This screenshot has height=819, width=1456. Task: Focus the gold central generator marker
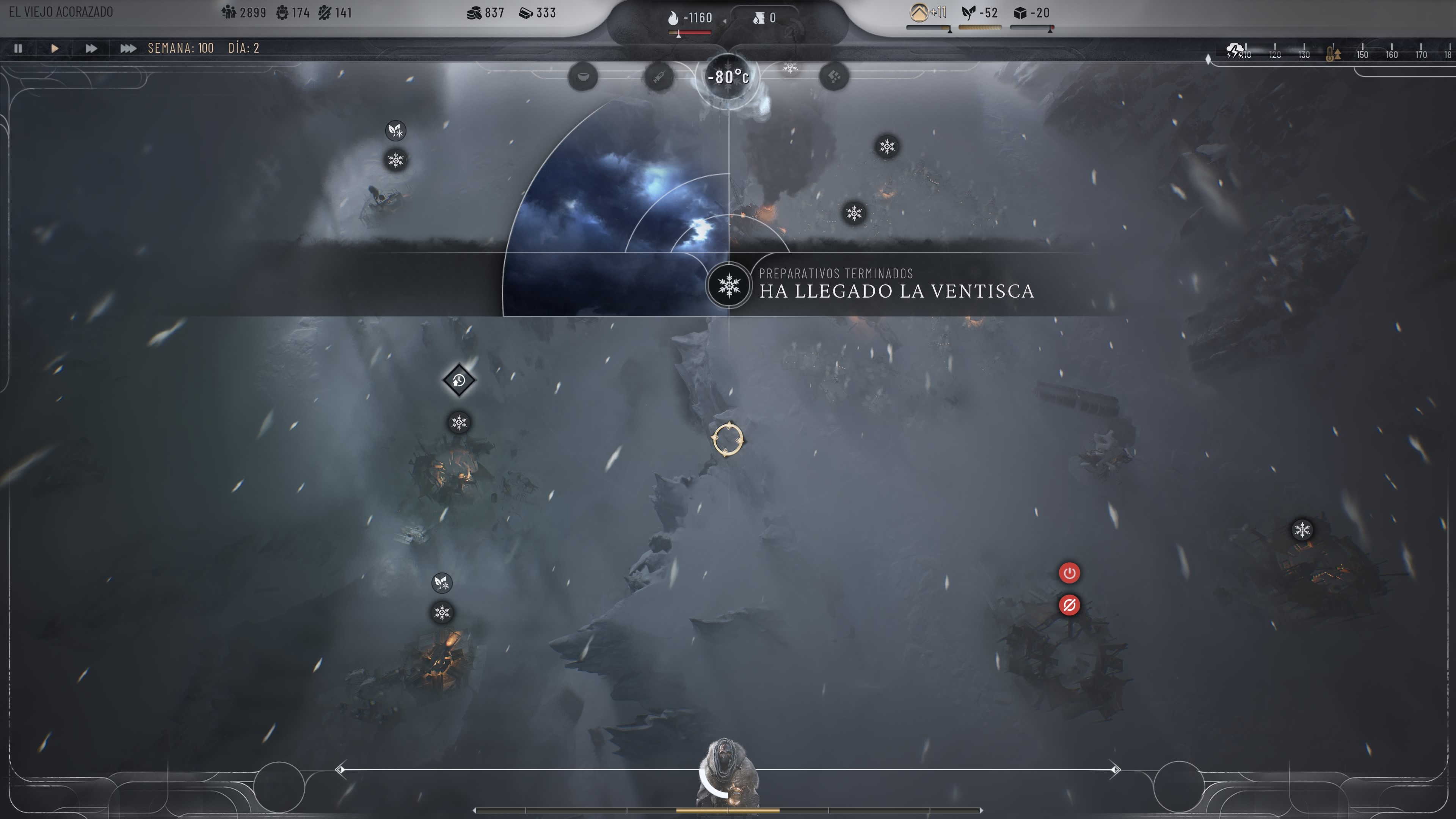(728, 439)
